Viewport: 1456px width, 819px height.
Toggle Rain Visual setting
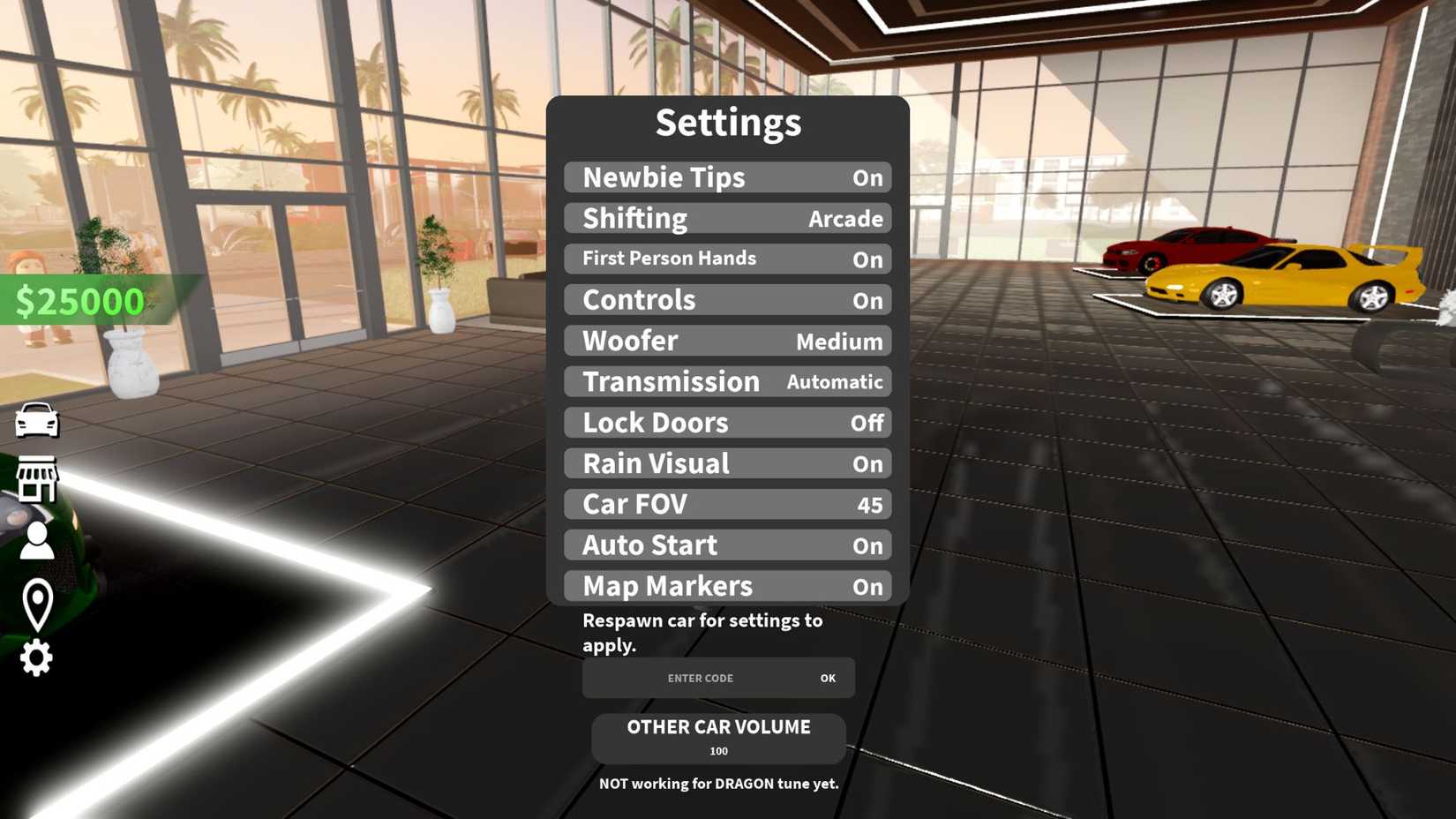click(x=727, y=463)
